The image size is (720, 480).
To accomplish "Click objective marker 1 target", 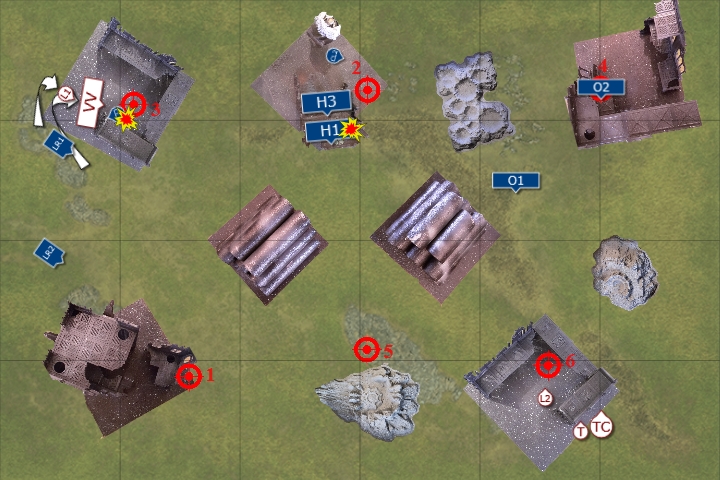I will coord(188,376).
